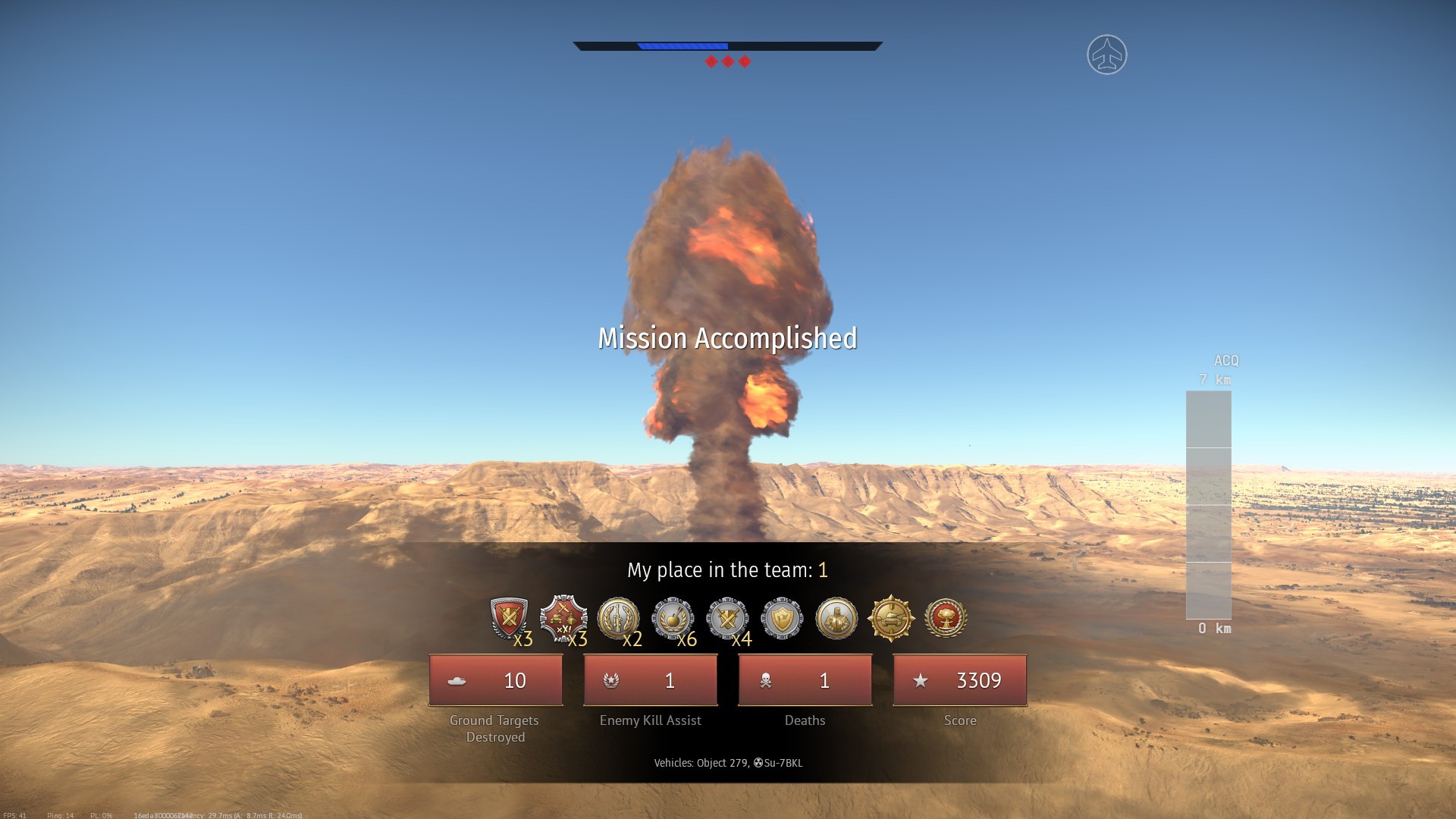Click the Score stat tile
The height and width of the screenshot is (819, 1456).
coord(960,680)
